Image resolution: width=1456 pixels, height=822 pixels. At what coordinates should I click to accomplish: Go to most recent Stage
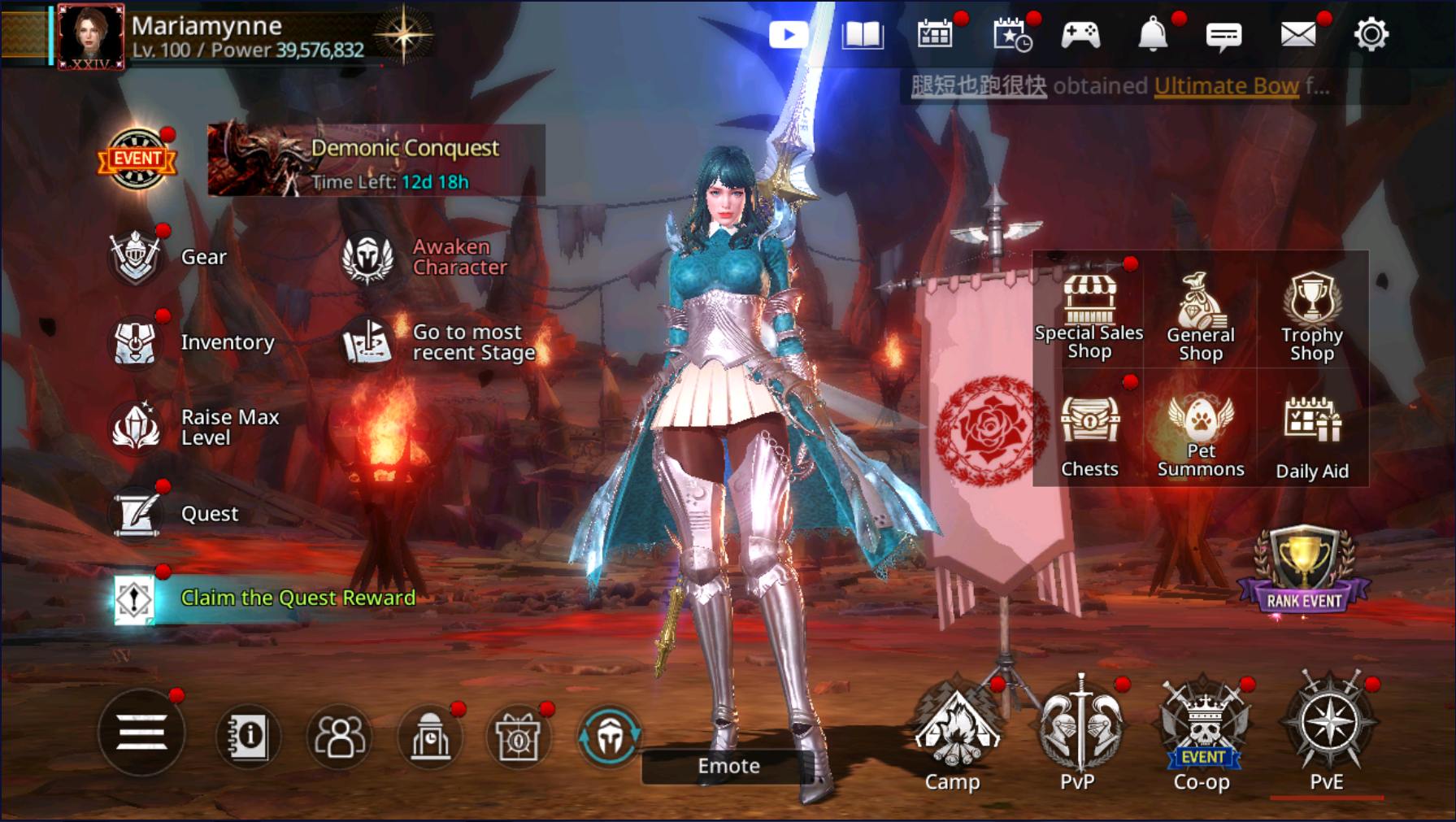click(x=368, y=342)
